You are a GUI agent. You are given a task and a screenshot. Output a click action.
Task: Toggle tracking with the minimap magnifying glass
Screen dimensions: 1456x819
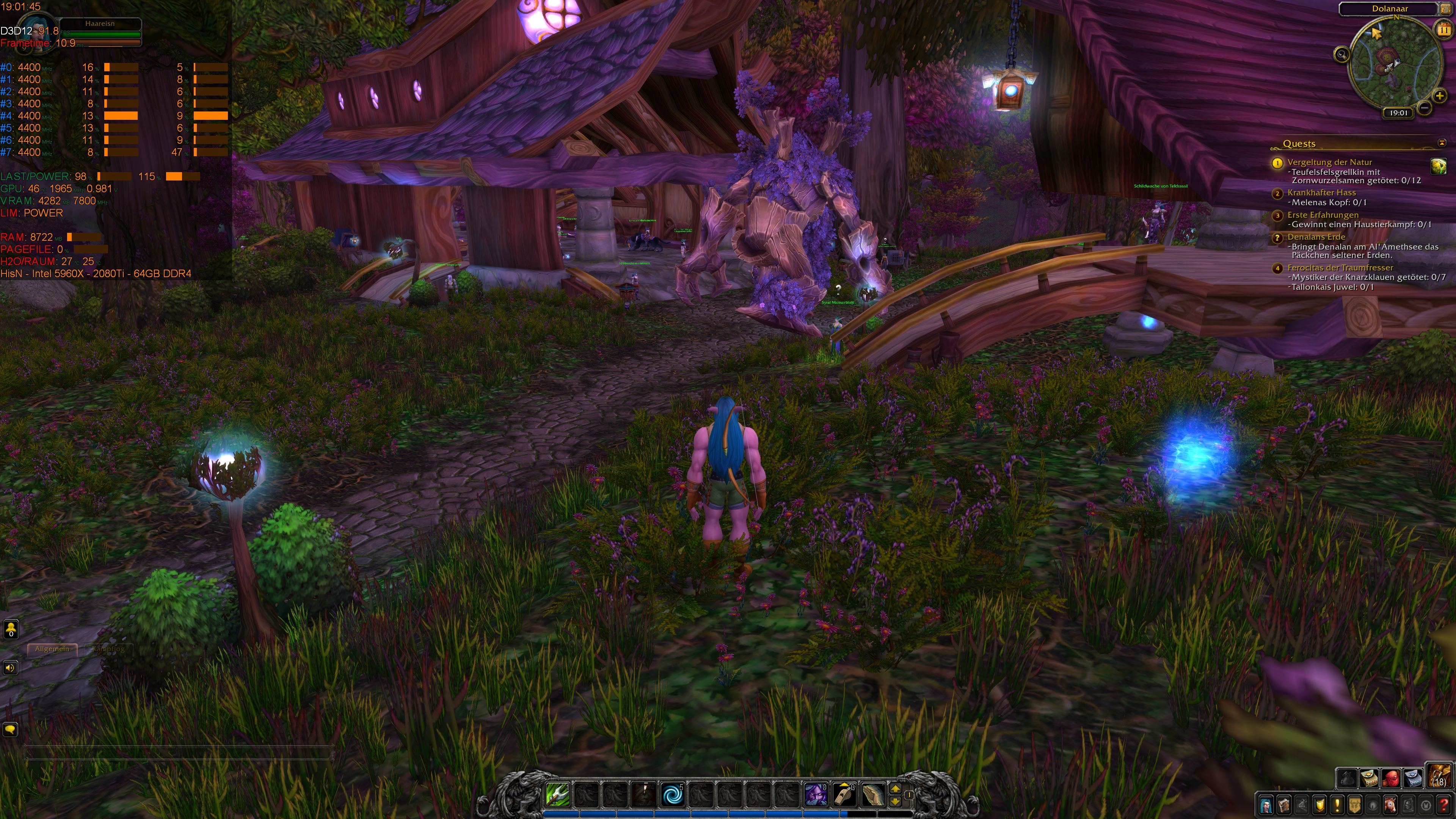pos(1342,55)
